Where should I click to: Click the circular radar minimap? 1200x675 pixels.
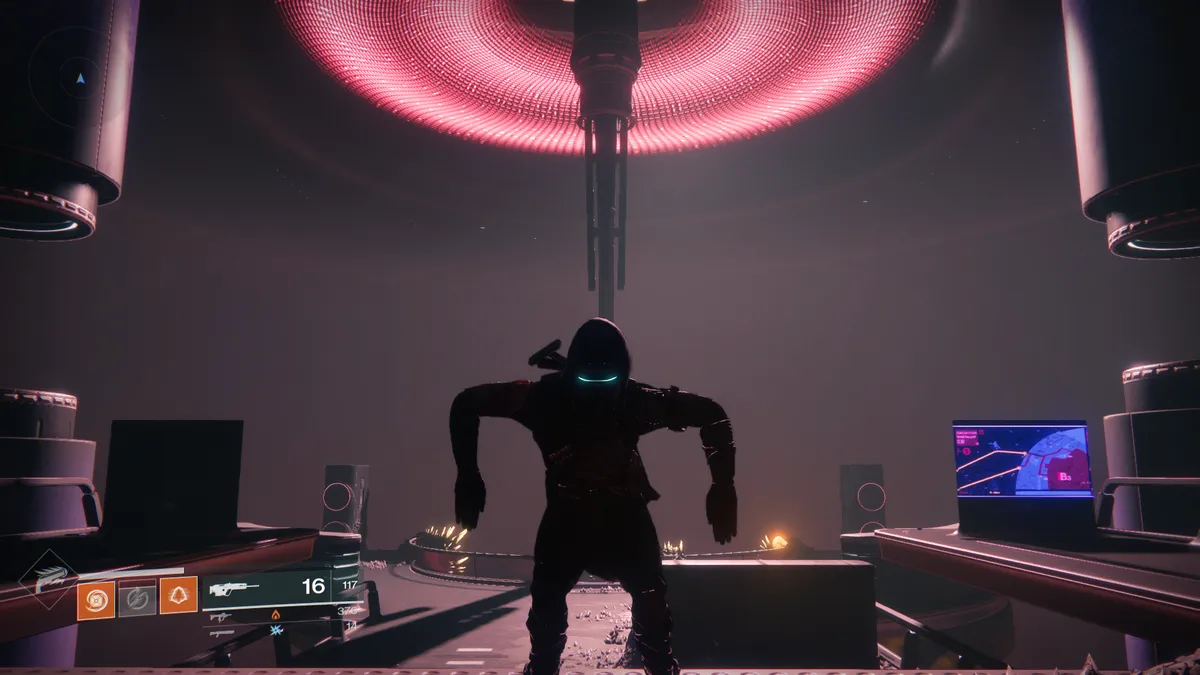[79, 75]
